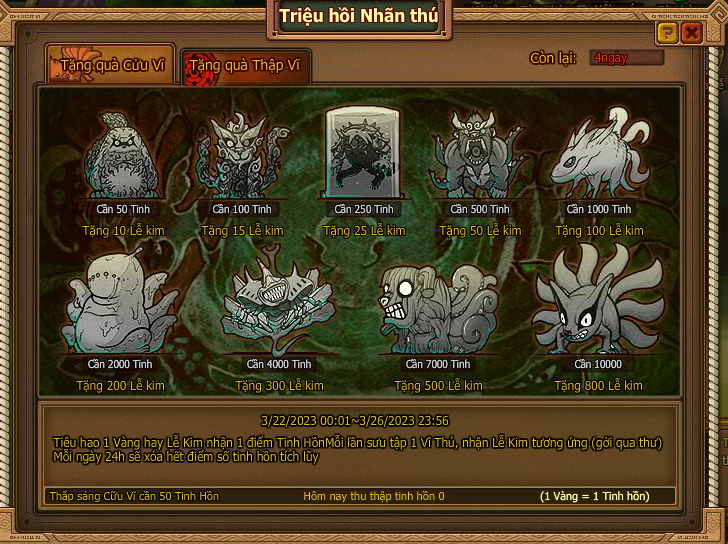Open the yellow question mark help button

click(667, 33)
